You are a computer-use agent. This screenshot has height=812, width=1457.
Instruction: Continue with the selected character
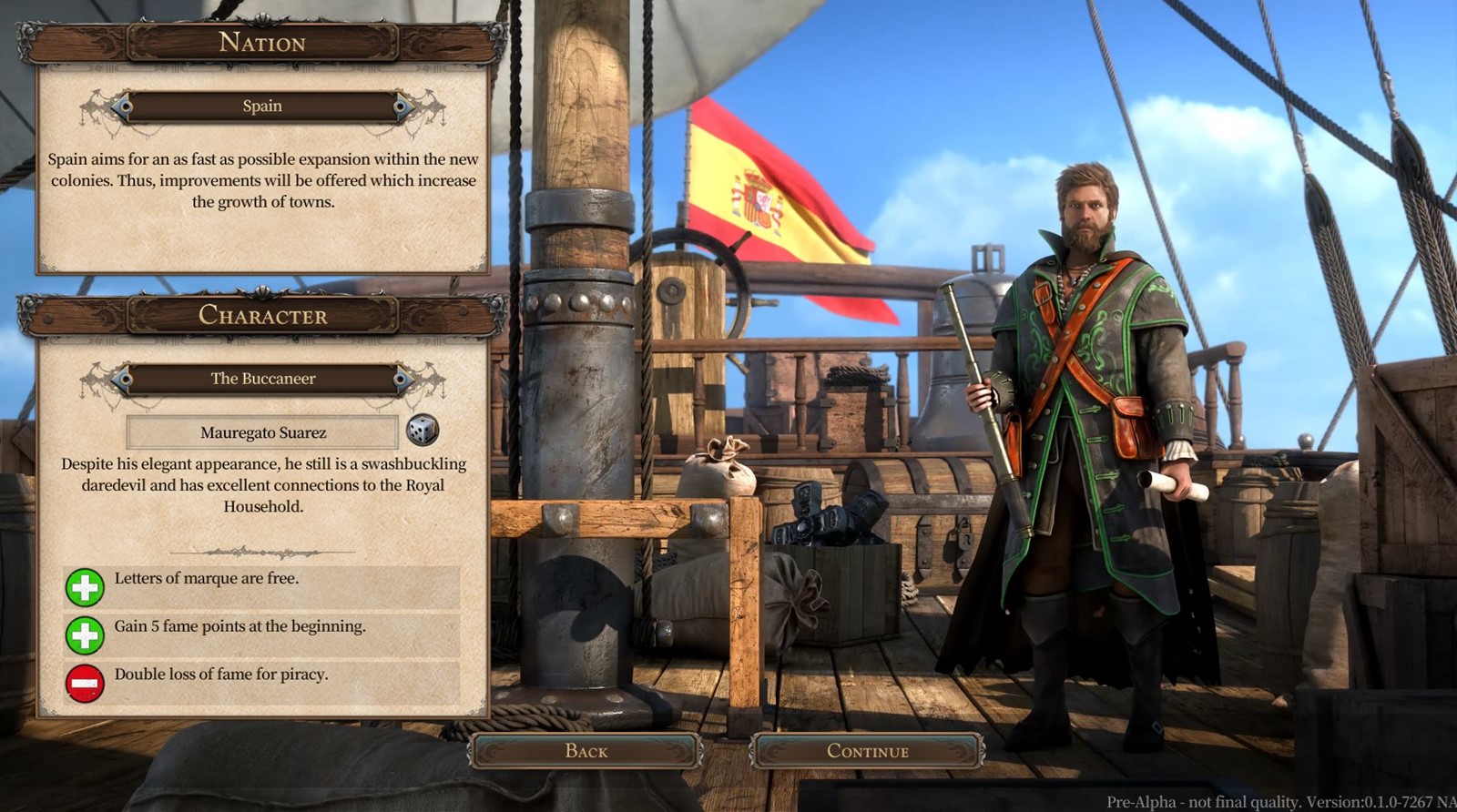(867, 751)
